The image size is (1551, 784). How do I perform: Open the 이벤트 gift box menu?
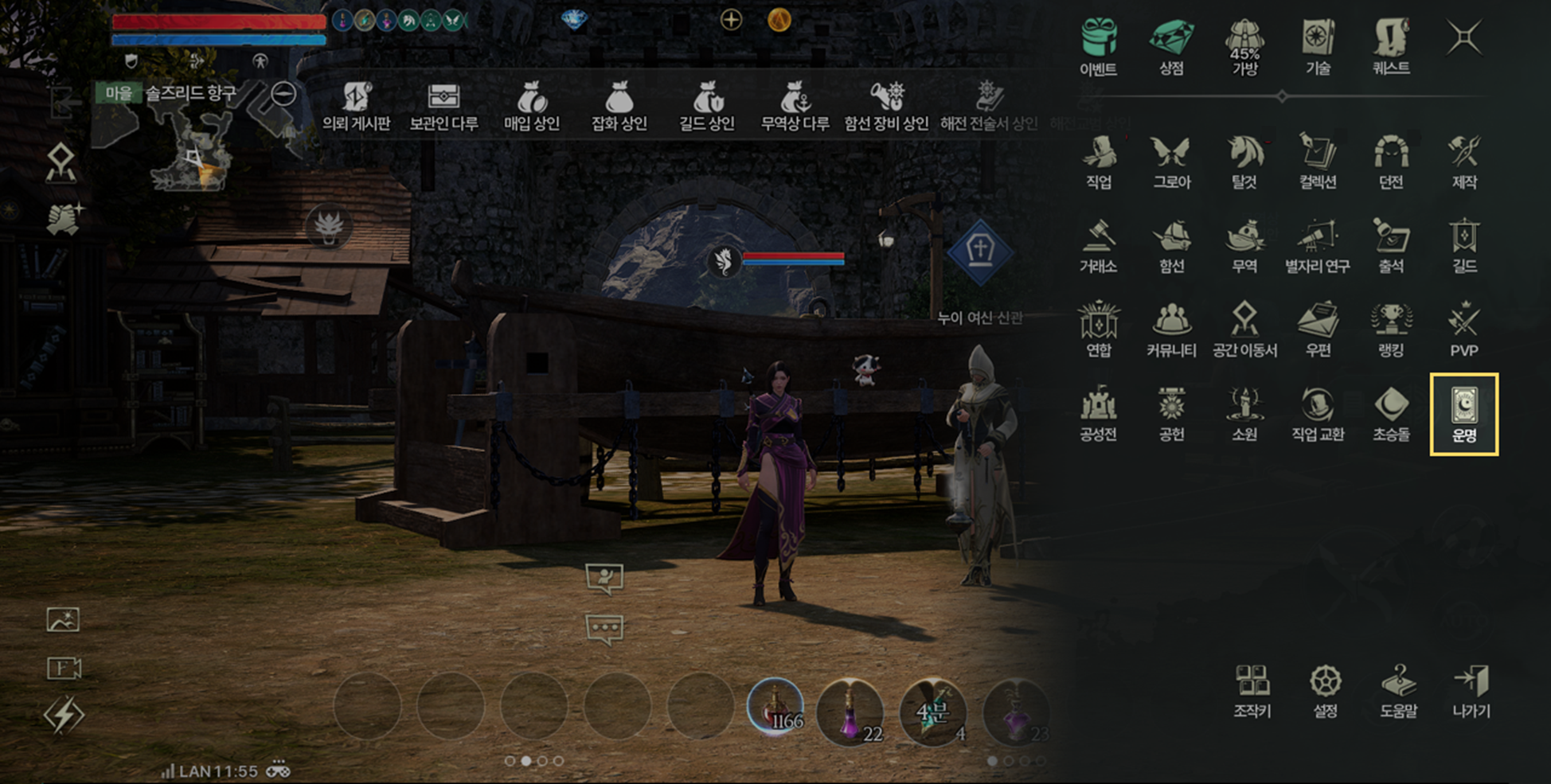1098,47
